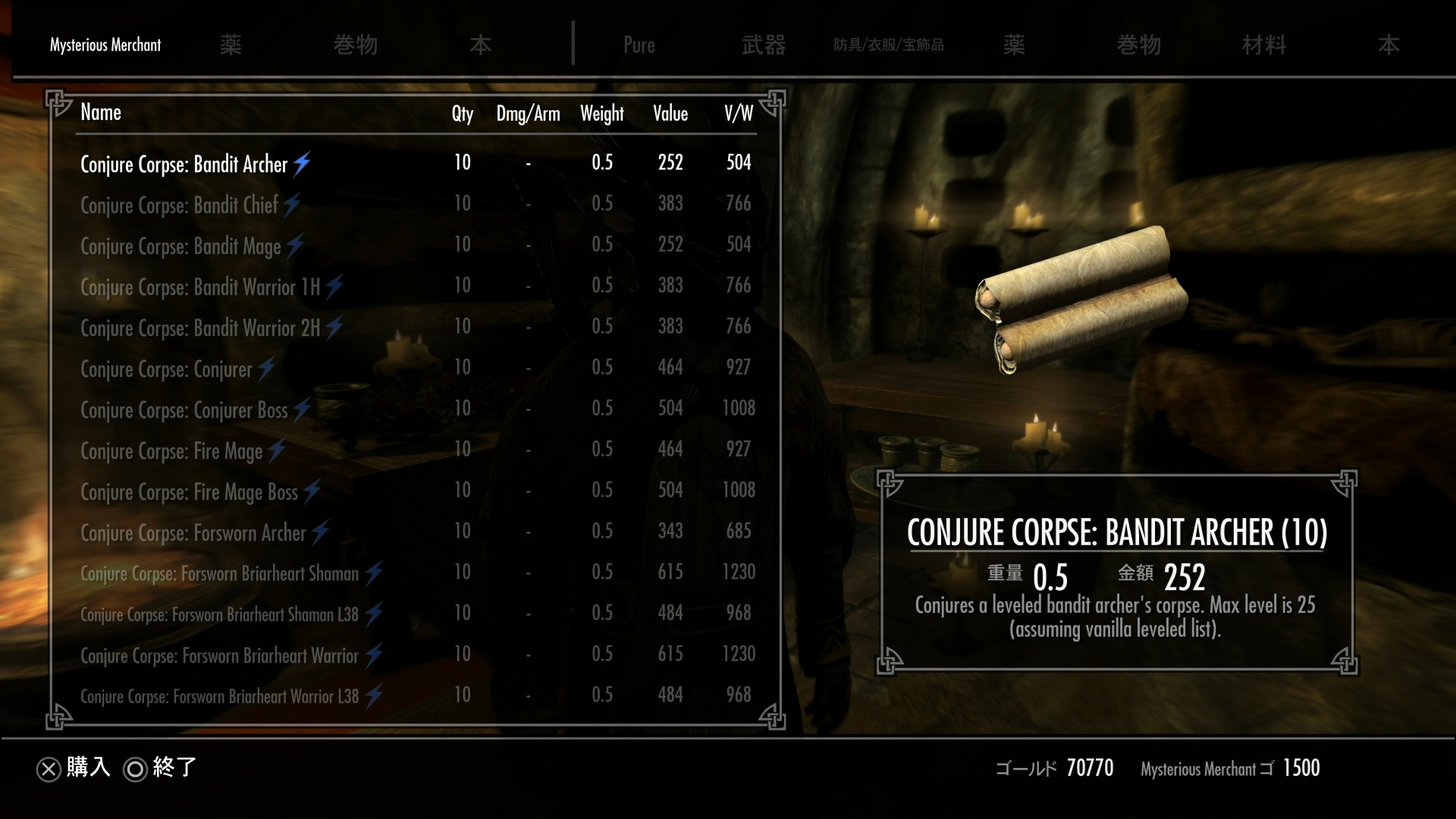
Task: Sort items by Value column header
Action: (670, 114)
